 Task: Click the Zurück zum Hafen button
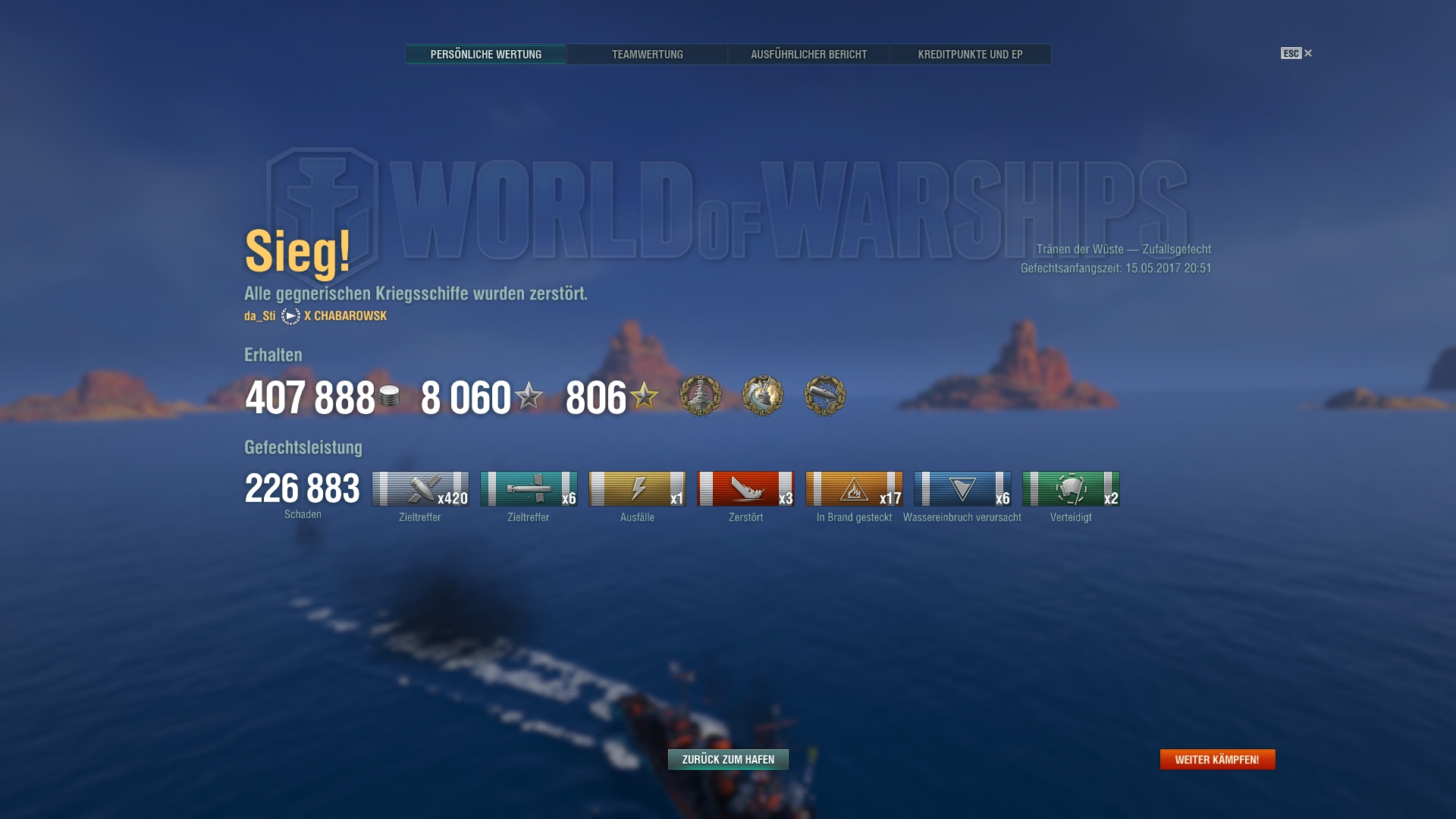tap(728, 759)
